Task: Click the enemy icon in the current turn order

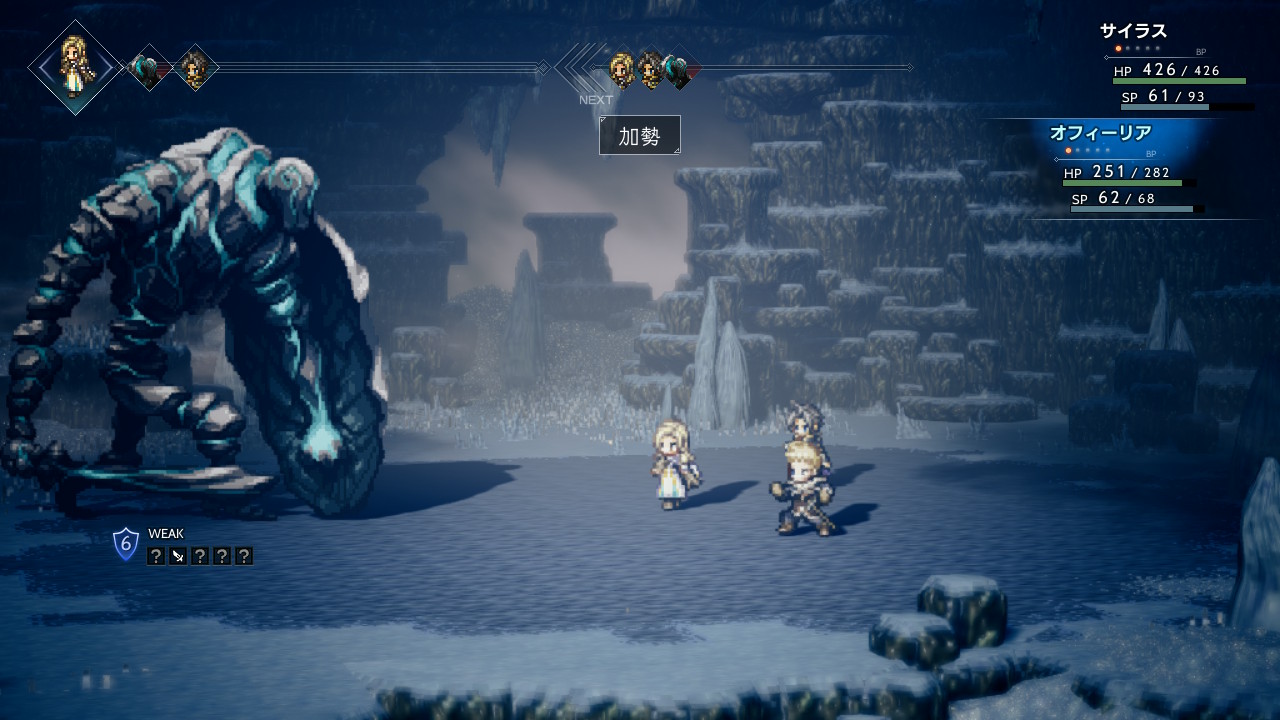Action: [149, 69]
